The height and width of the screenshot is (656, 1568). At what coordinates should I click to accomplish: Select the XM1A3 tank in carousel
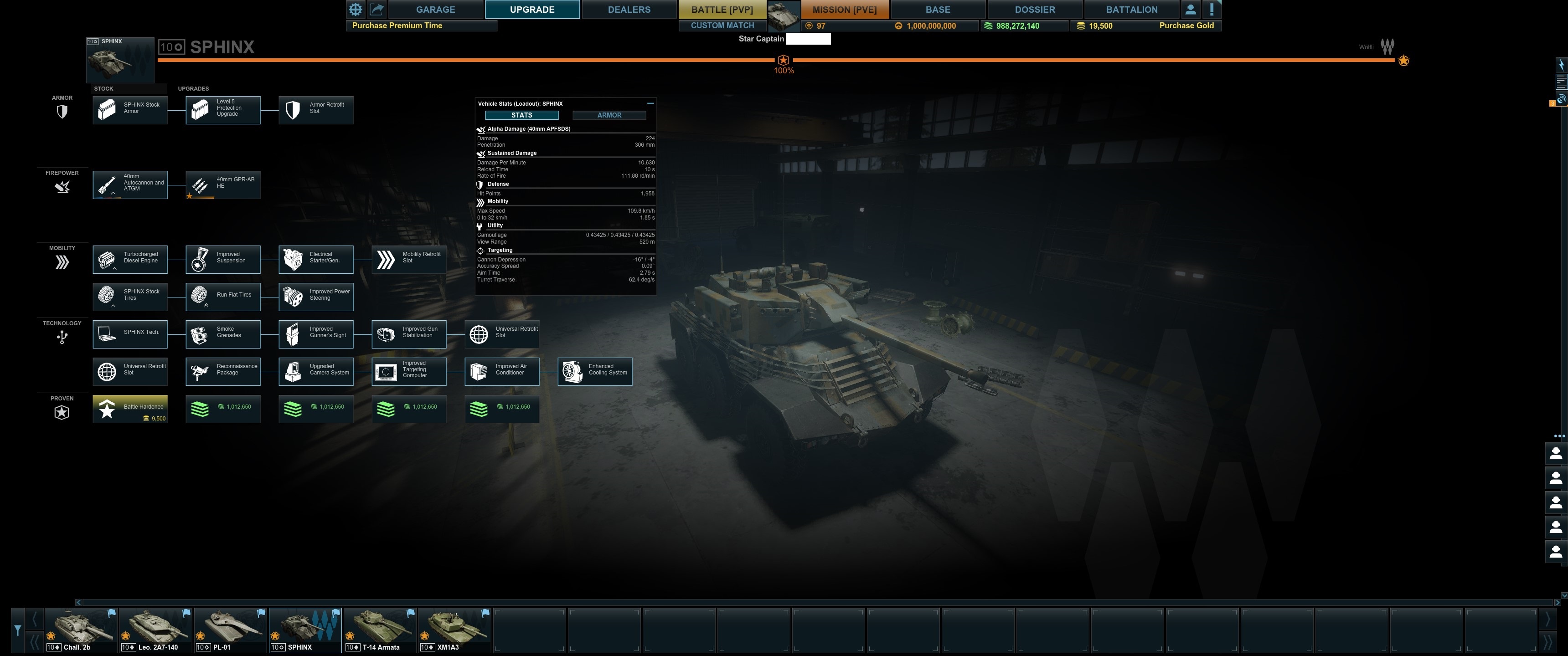tap(454, 630)
